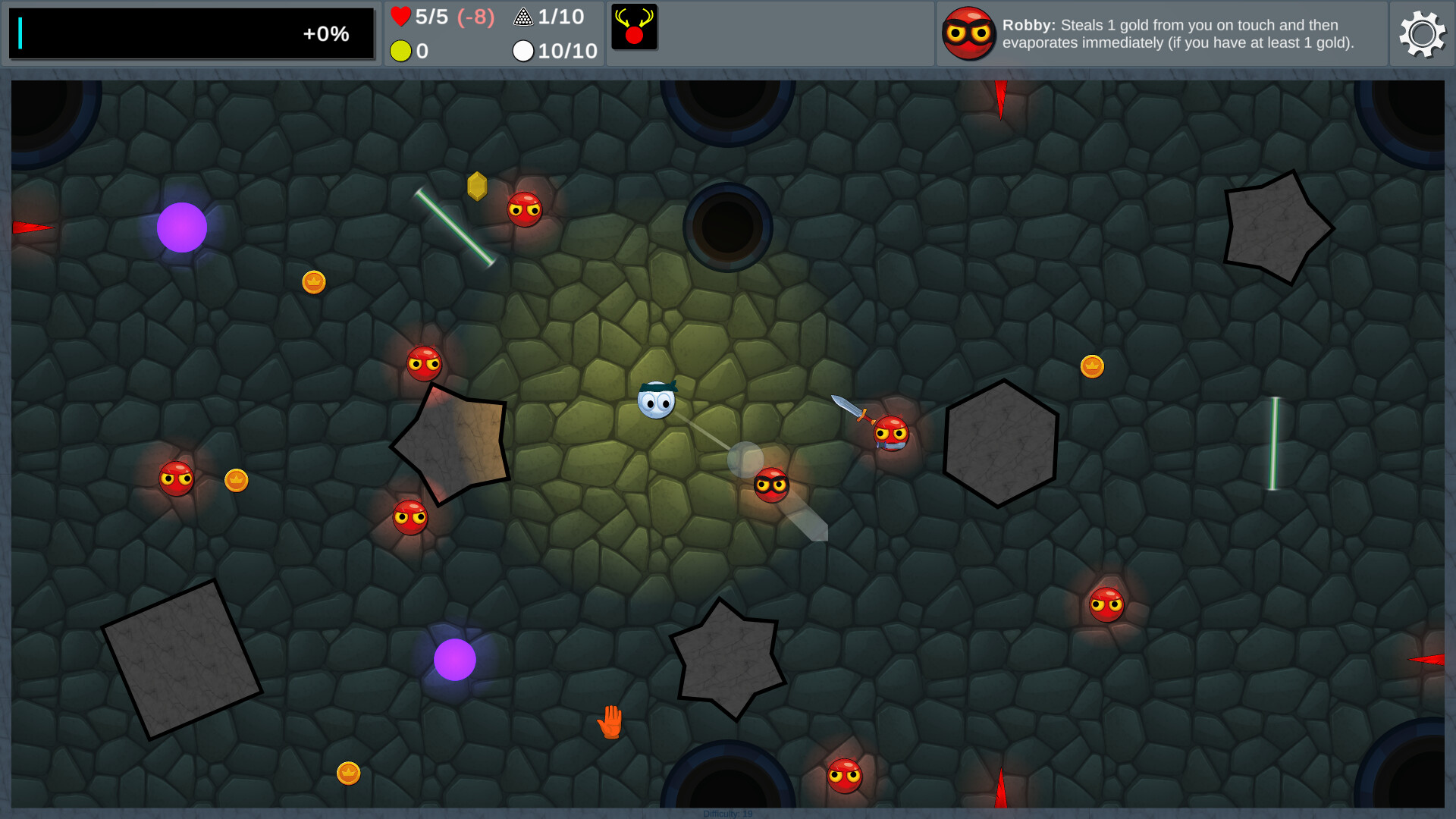This screenshot has width=1456, height=819.
Task: Click the crown coin beside the left Robby
Action: click(x=236, y=480)
